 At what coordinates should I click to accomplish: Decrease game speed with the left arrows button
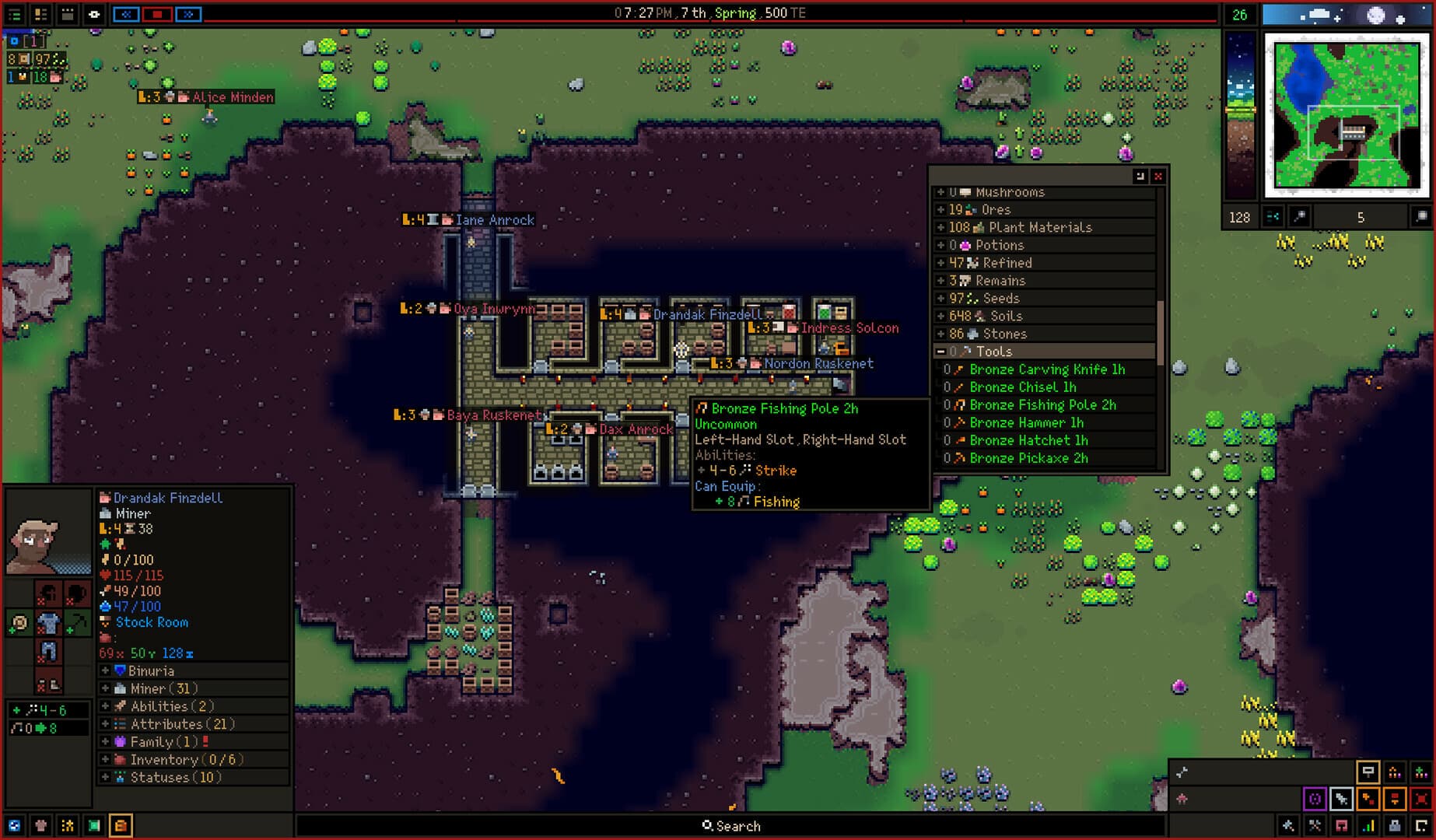pos(126,14)
